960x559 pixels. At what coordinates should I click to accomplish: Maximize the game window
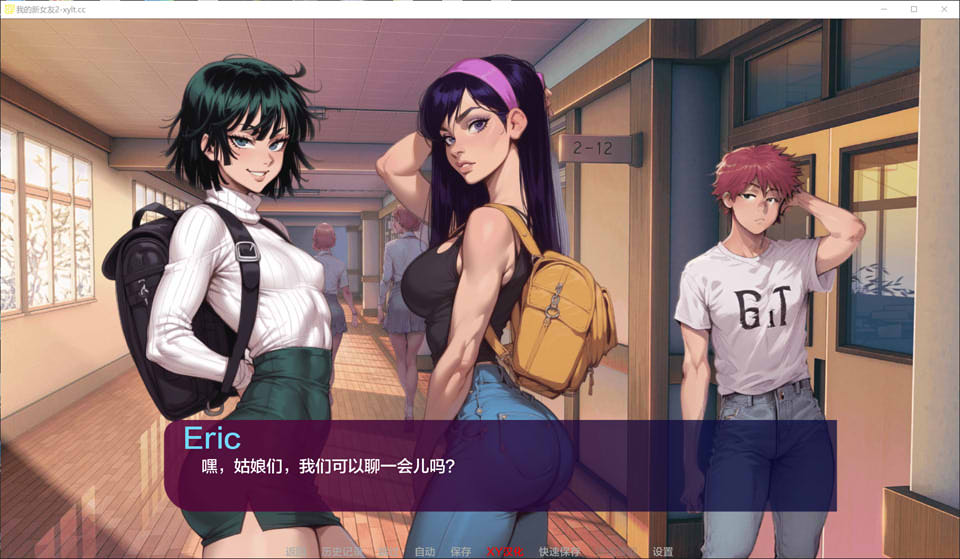(x=913, y=9)
